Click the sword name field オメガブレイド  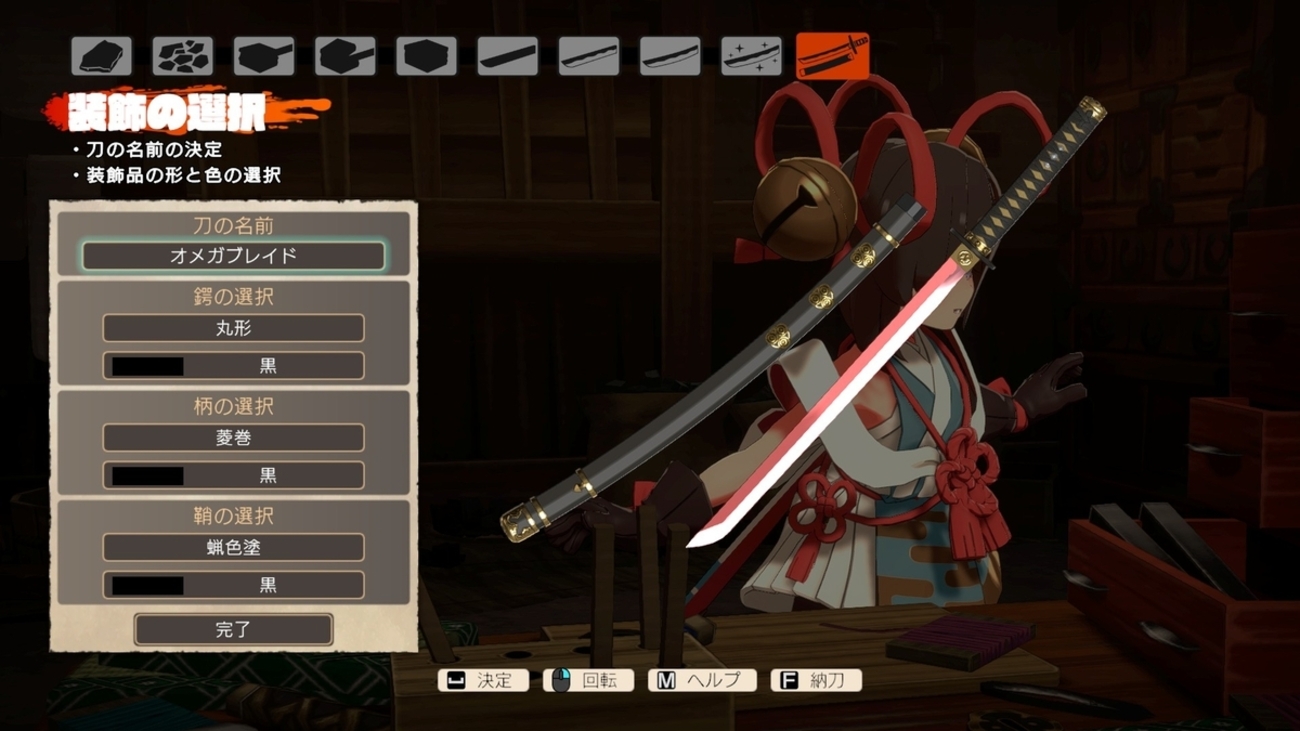pos(233,256)
